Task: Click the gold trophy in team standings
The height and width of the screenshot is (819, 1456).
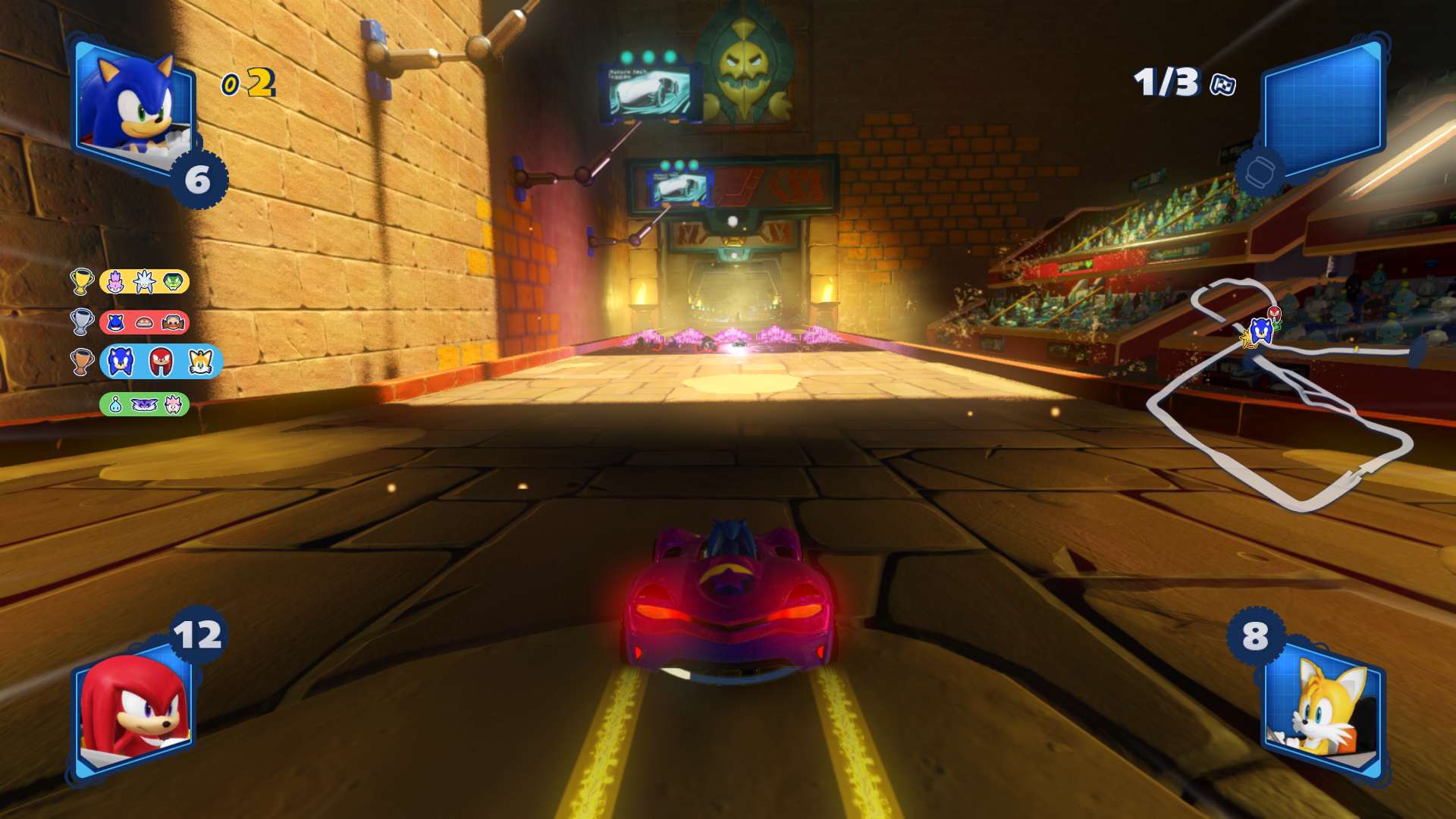Action: click(81, 281)
